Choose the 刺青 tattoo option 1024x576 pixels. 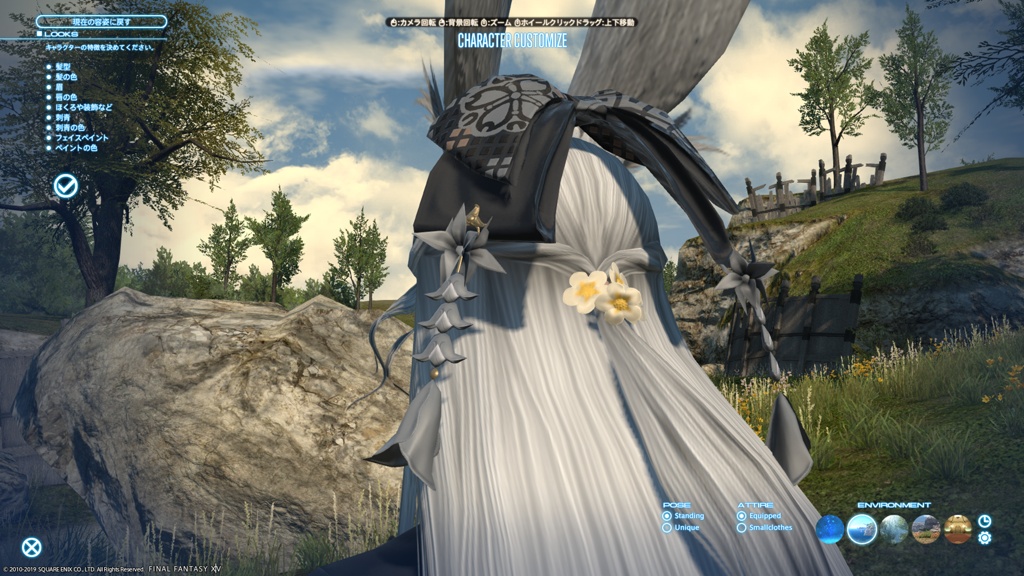(x=62, y=117)
